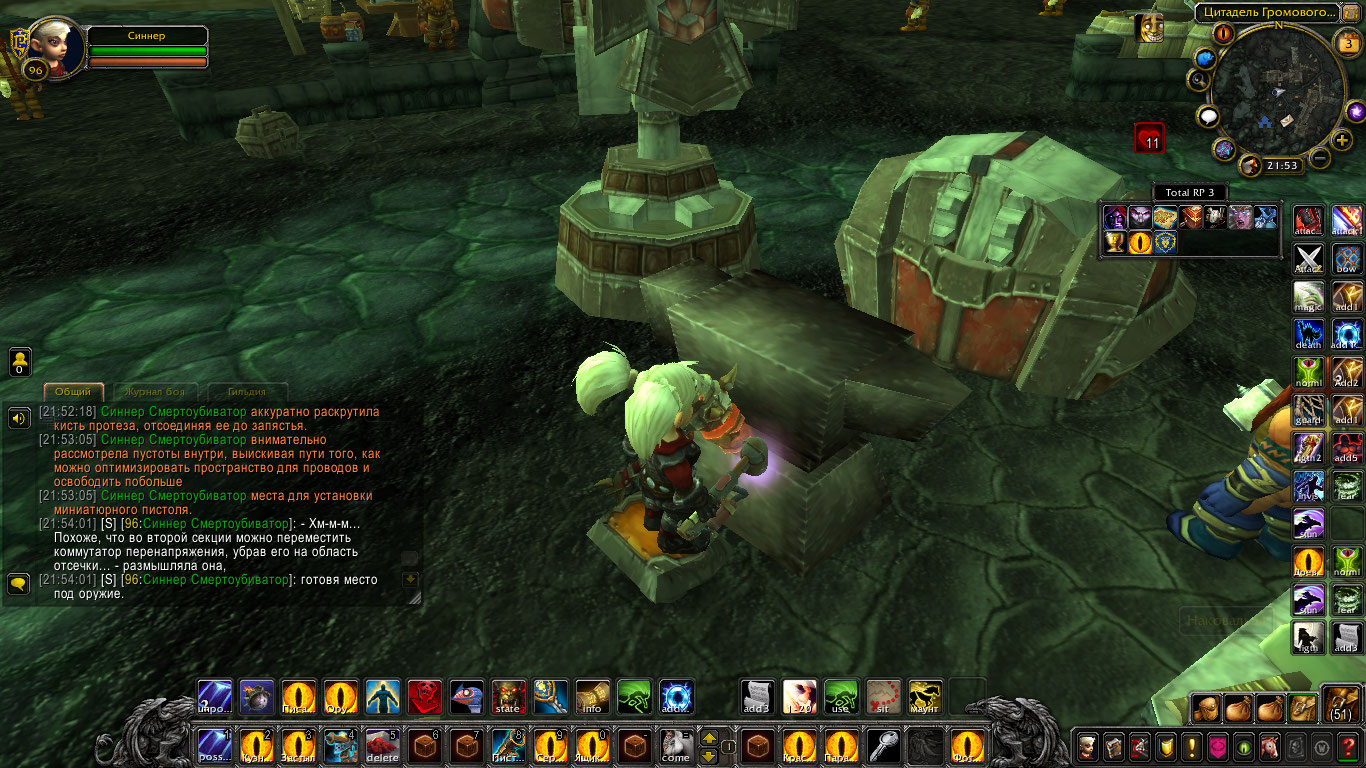Open the character info micro button

[x=1087, y=746]
